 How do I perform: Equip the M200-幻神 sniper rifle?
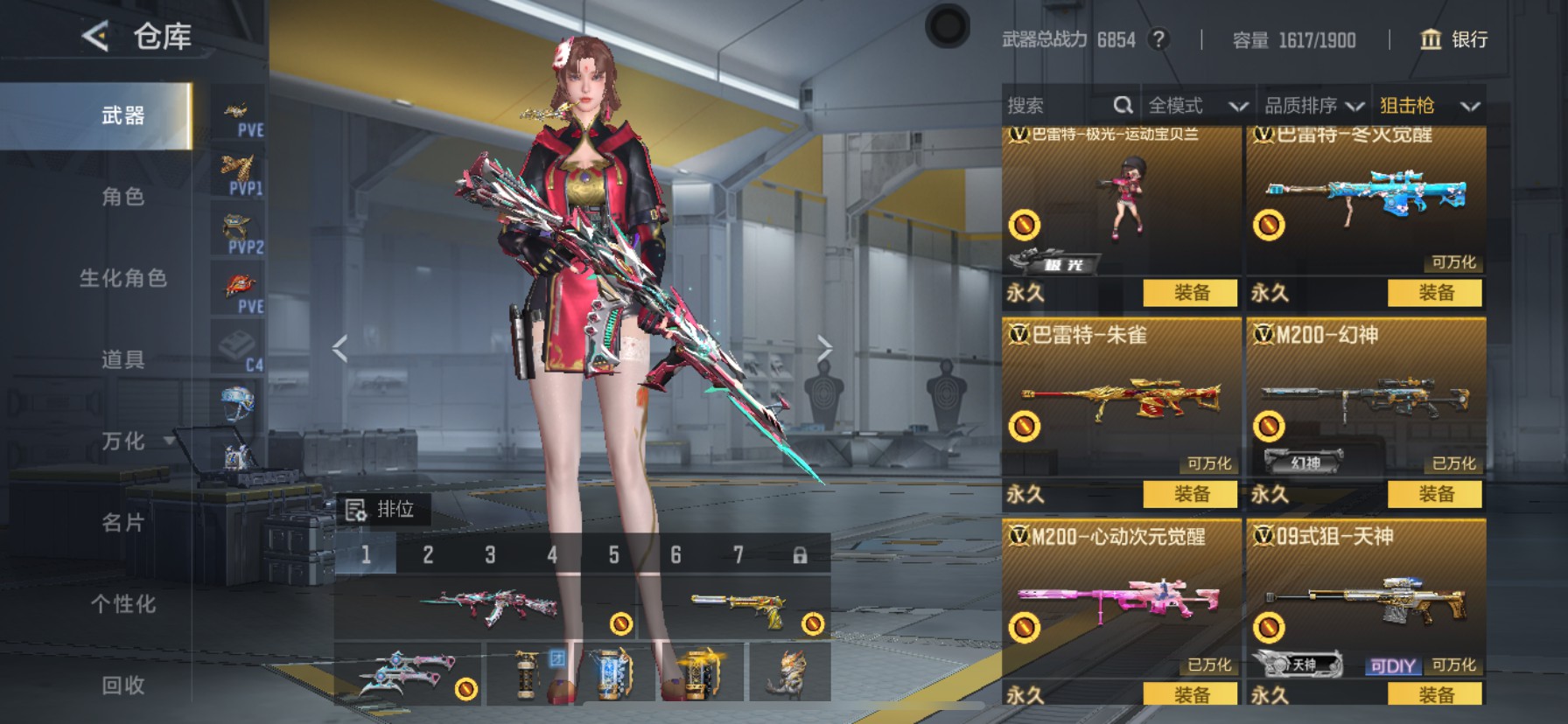point(1435,494)
